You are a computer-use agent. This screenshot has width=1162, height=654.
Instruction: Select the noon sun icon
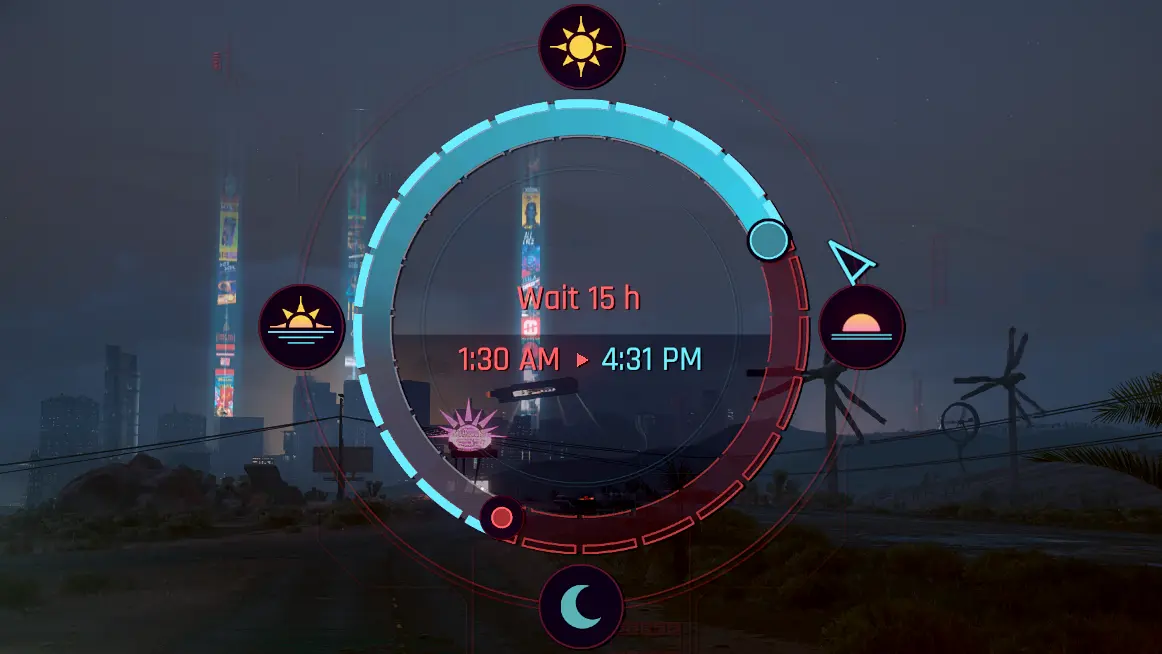click(x=581, y=46)
